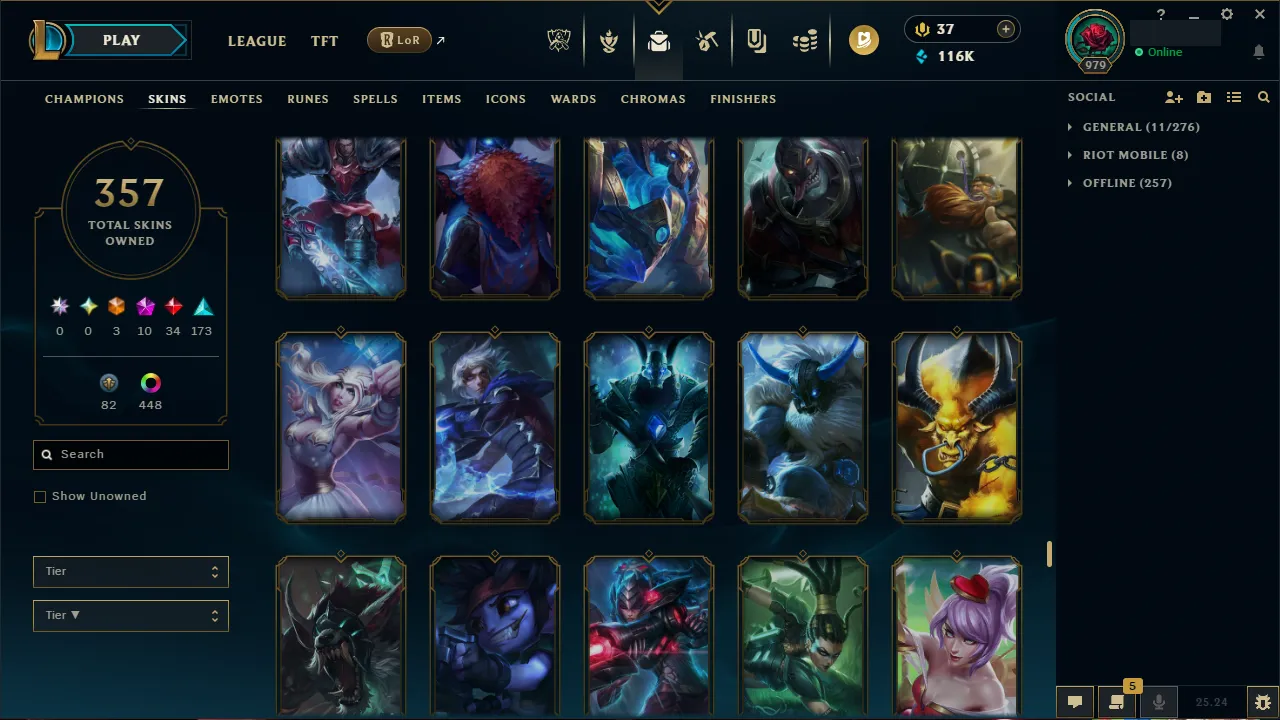Screen dimensions: 1280x720
Task: Create a friend group with folder icon
Action: (x=1203, y=97)
